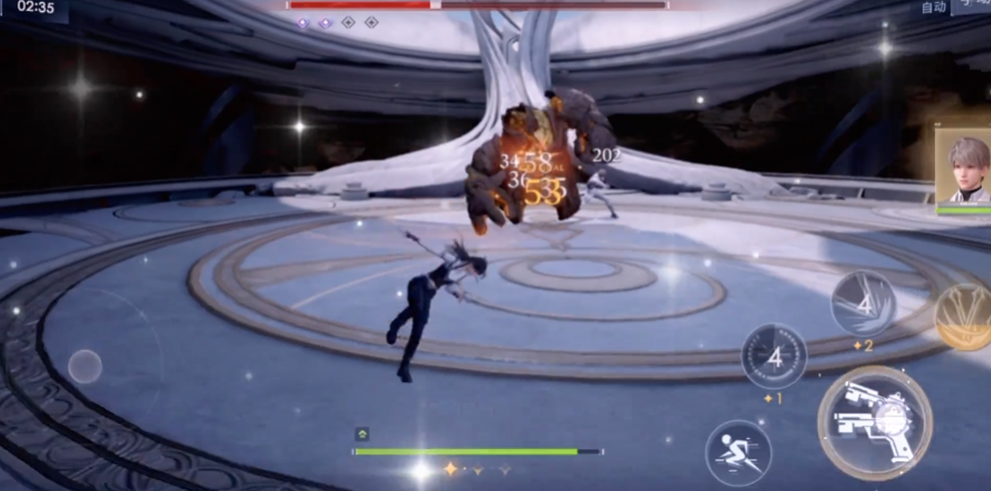991x491 pixels.
Task: Activate the skill marked +2 on cooldown
Action: pyautogui.click(x=864, y=303)
